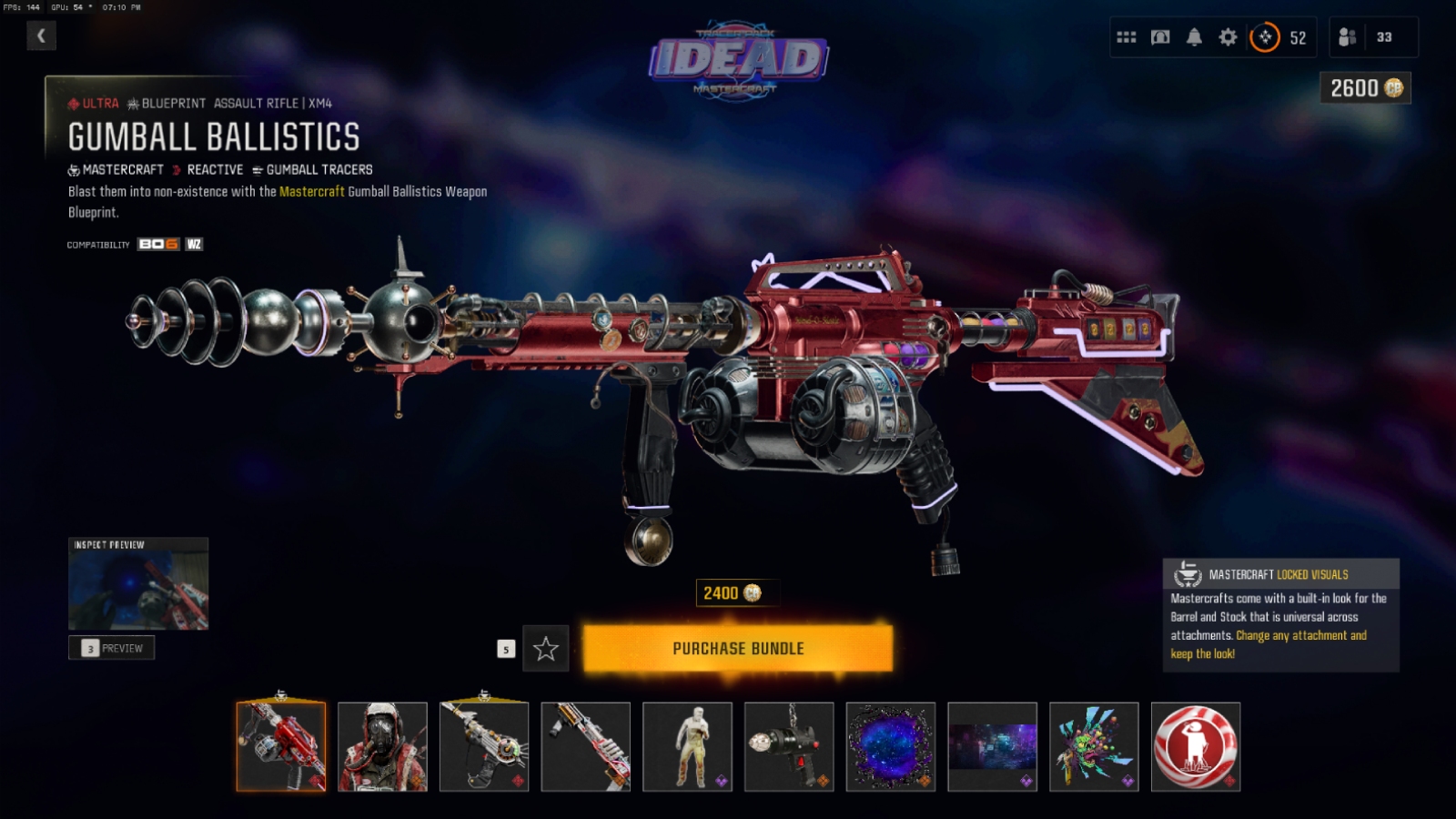Click the Purchase Bundle button
The height and width of the screenshot is (819, 1456).
click(x=737, y=649)
